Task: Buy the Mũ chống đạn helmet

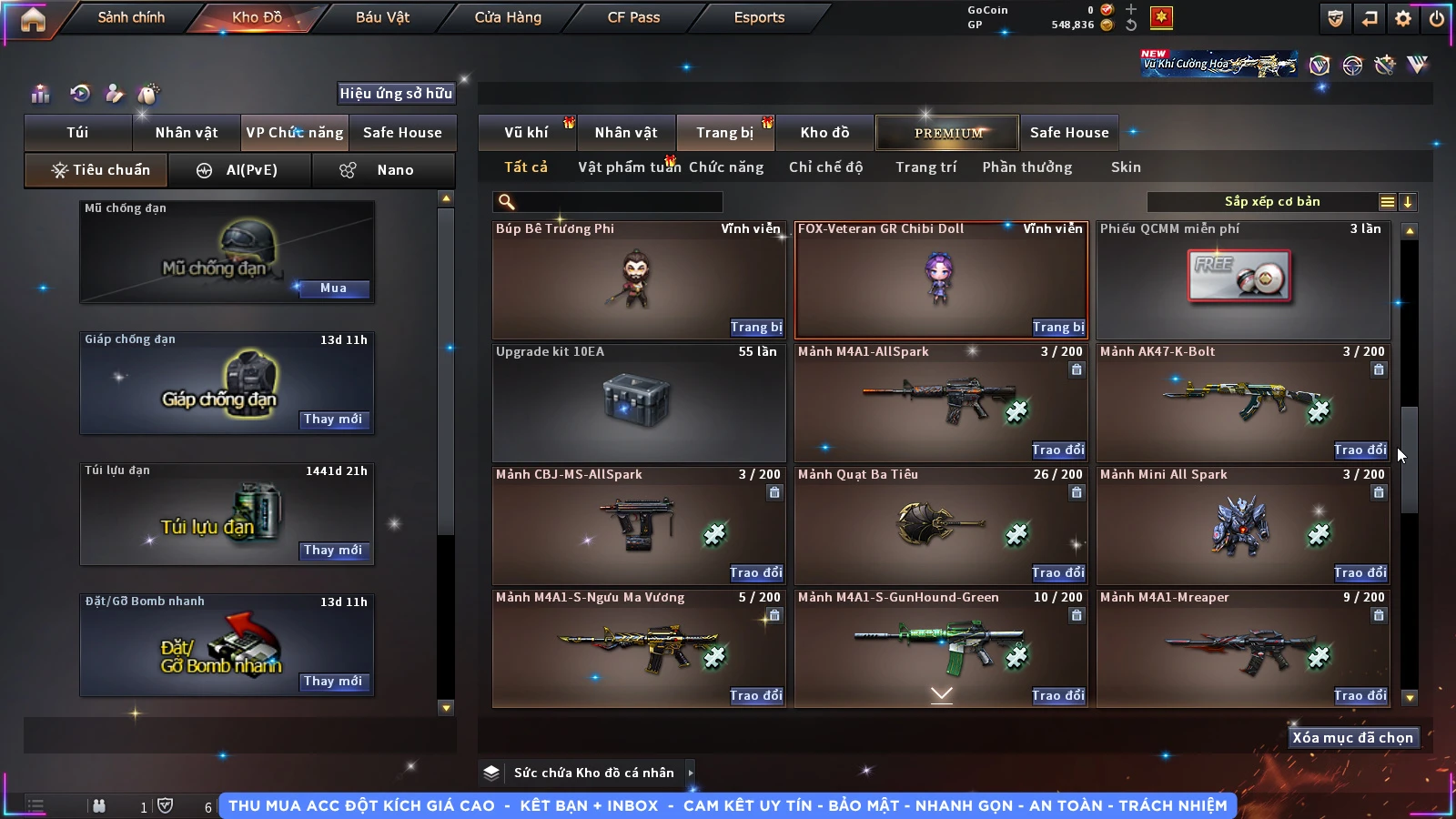Action: (333, 288)
